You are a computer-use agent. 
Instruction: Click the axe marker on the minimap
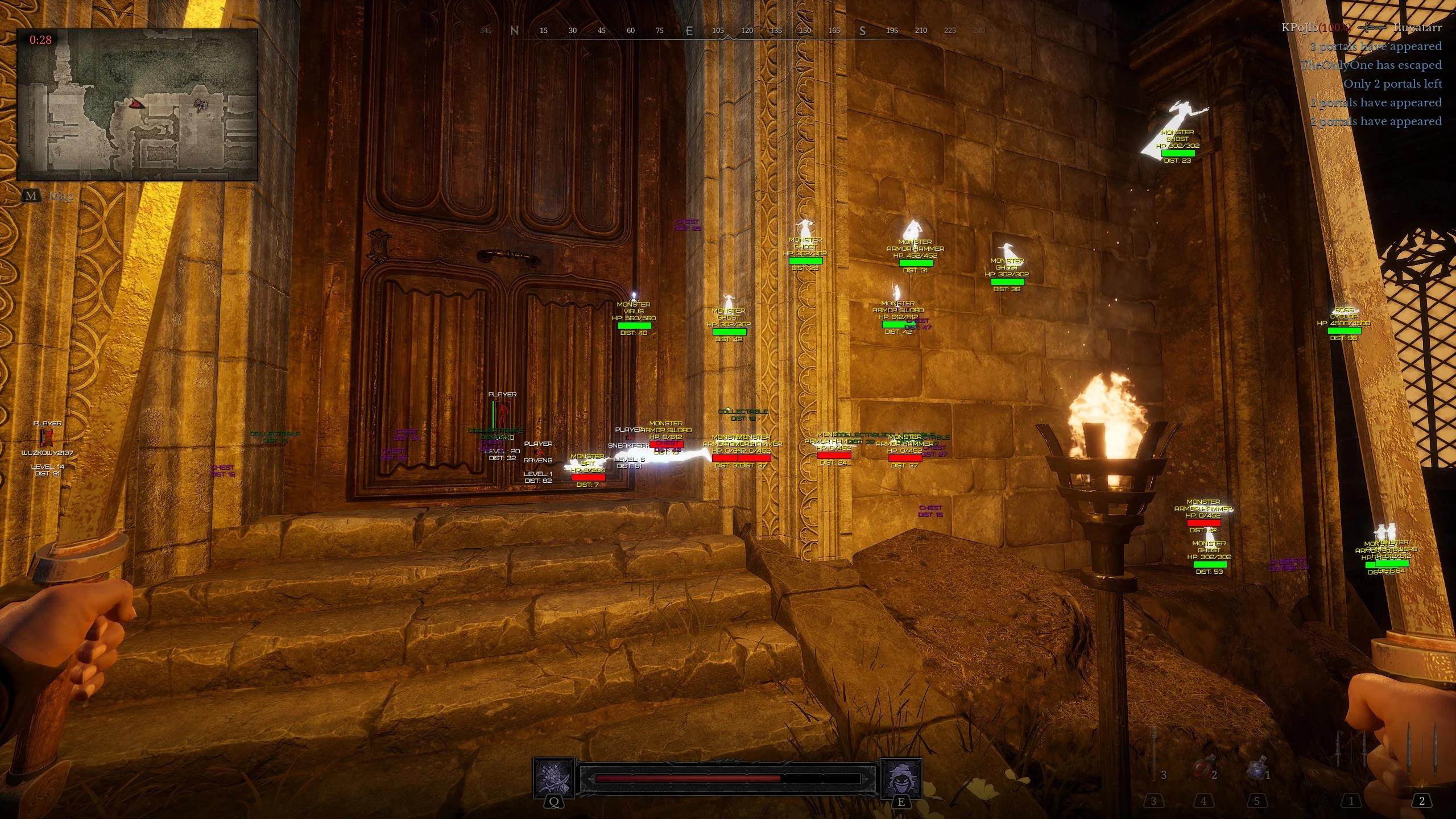click(200, 105)
